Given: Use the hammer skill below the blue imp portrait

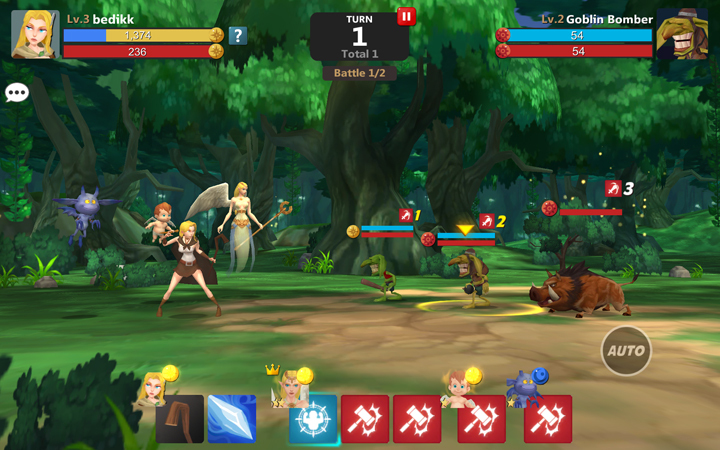Looking at the screenshot, I should [548, 419].
